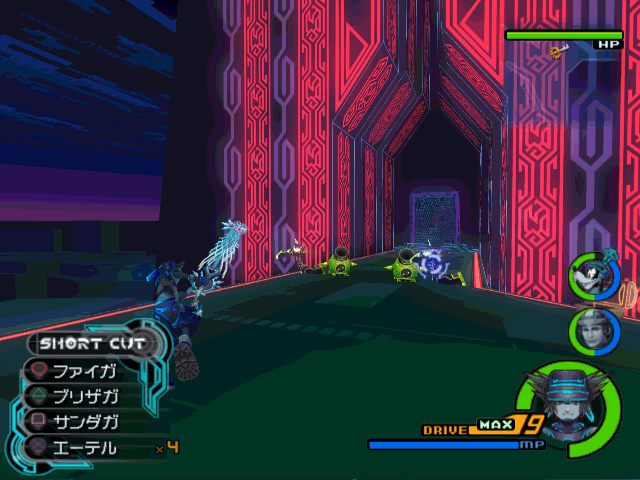
Task: Select Goofy's party portrait
Action: pyautogui.click(x=590, y=277)
